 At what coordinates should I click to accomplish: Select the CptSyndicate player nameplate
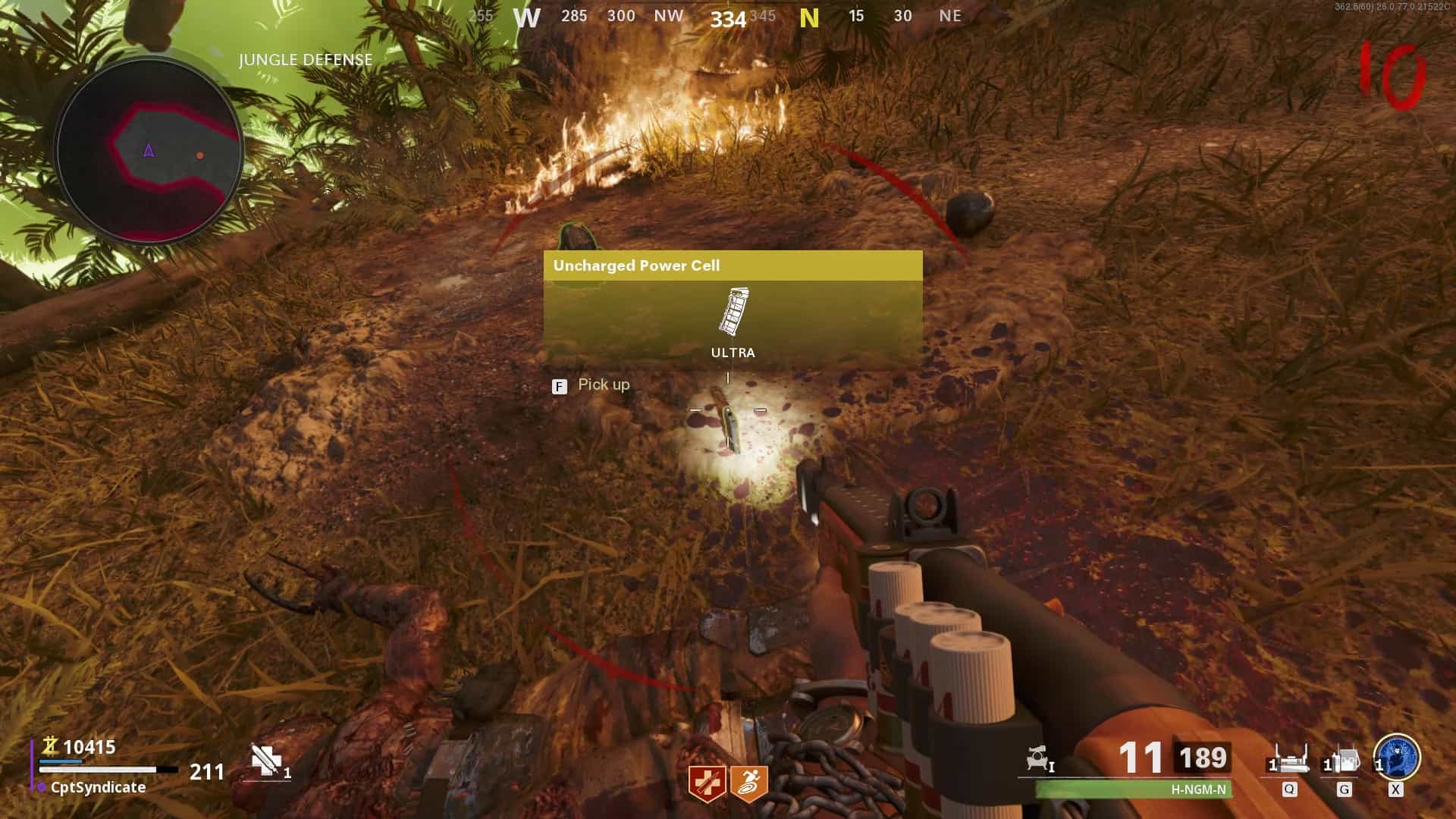[x=98, y=787]
